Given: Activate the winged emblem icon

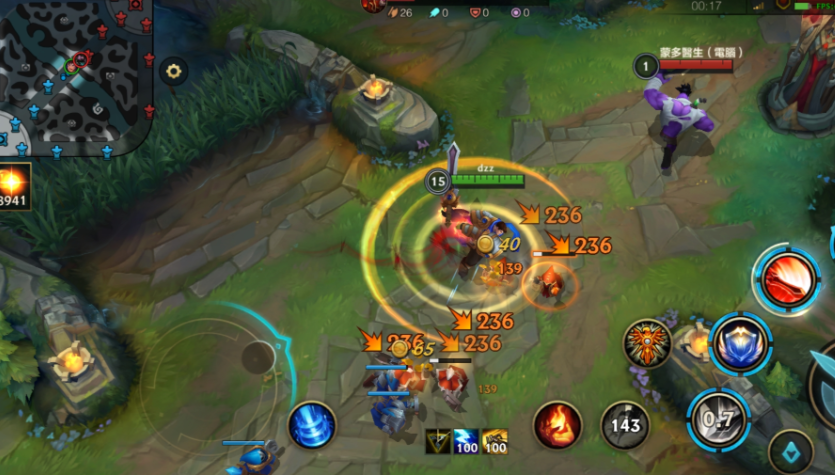Looking at the screenshot, I should click(648, 344).
